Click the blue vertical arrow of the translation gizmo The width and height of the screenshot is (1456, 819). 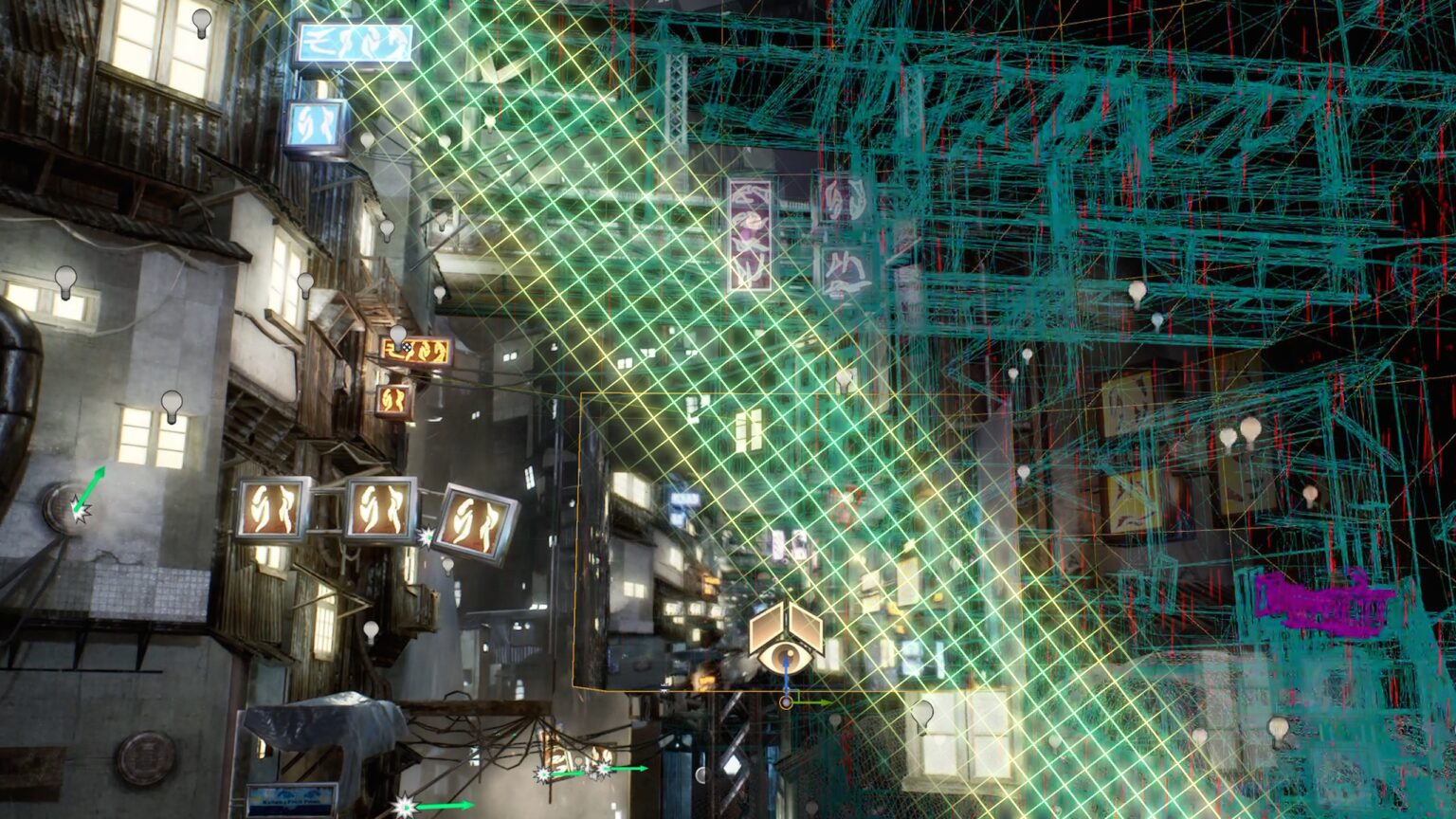click(787, 675)
